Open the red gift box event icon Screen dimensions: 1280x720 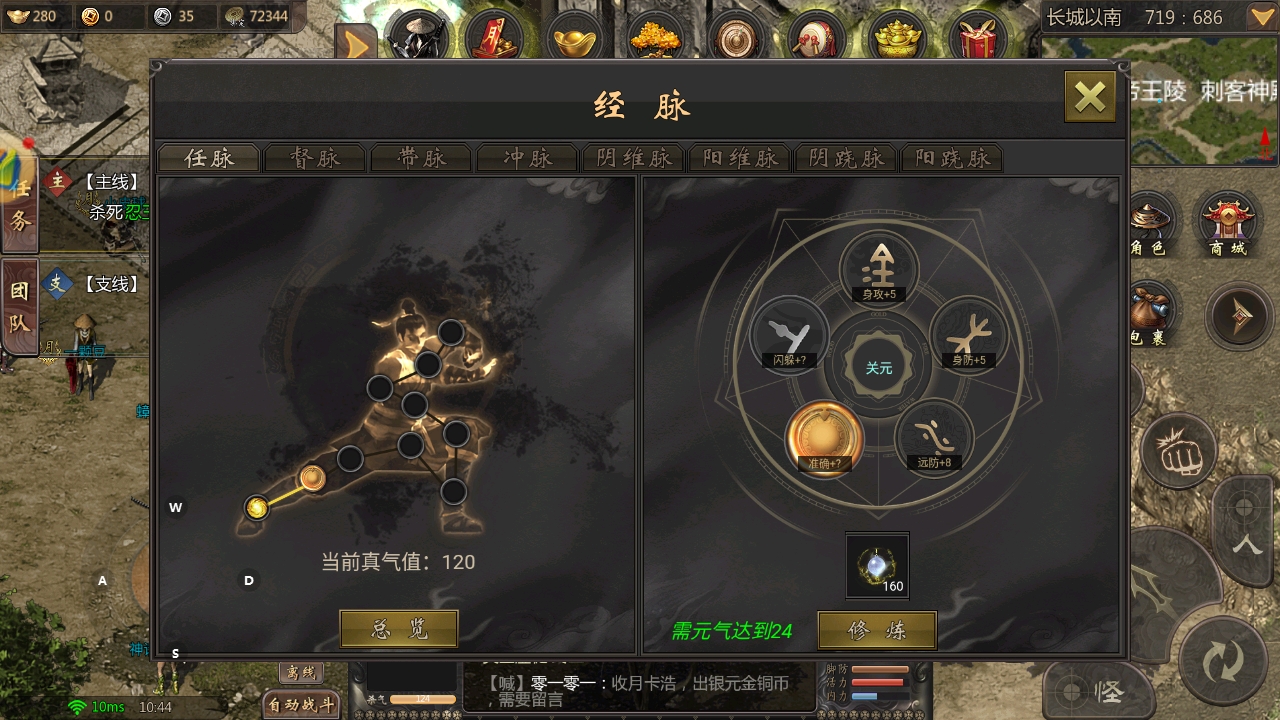(x=977, y=33)
